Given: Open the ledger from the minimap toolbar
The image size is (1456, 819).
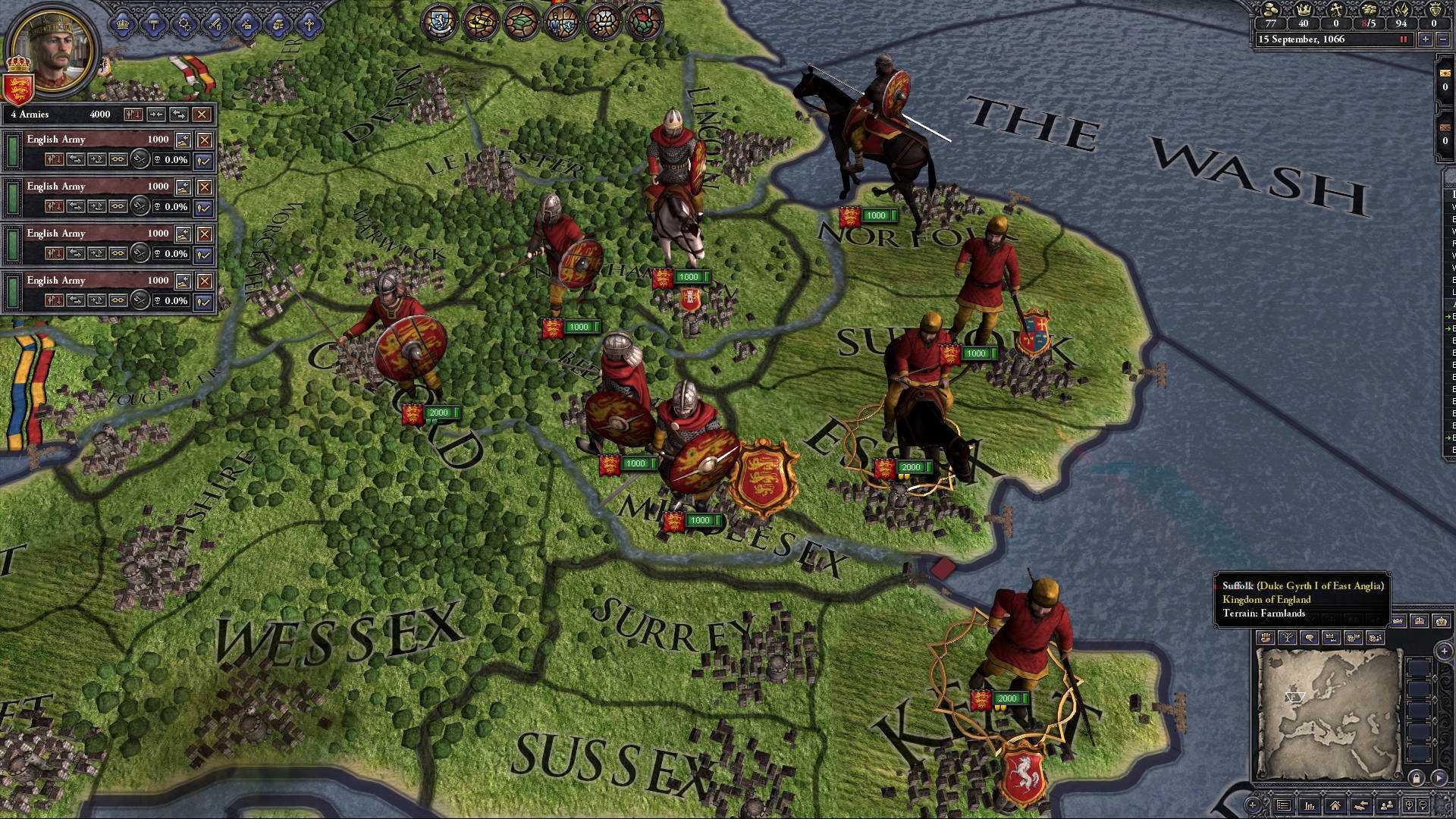Looking at the screenshot, I should point(1285,805).
